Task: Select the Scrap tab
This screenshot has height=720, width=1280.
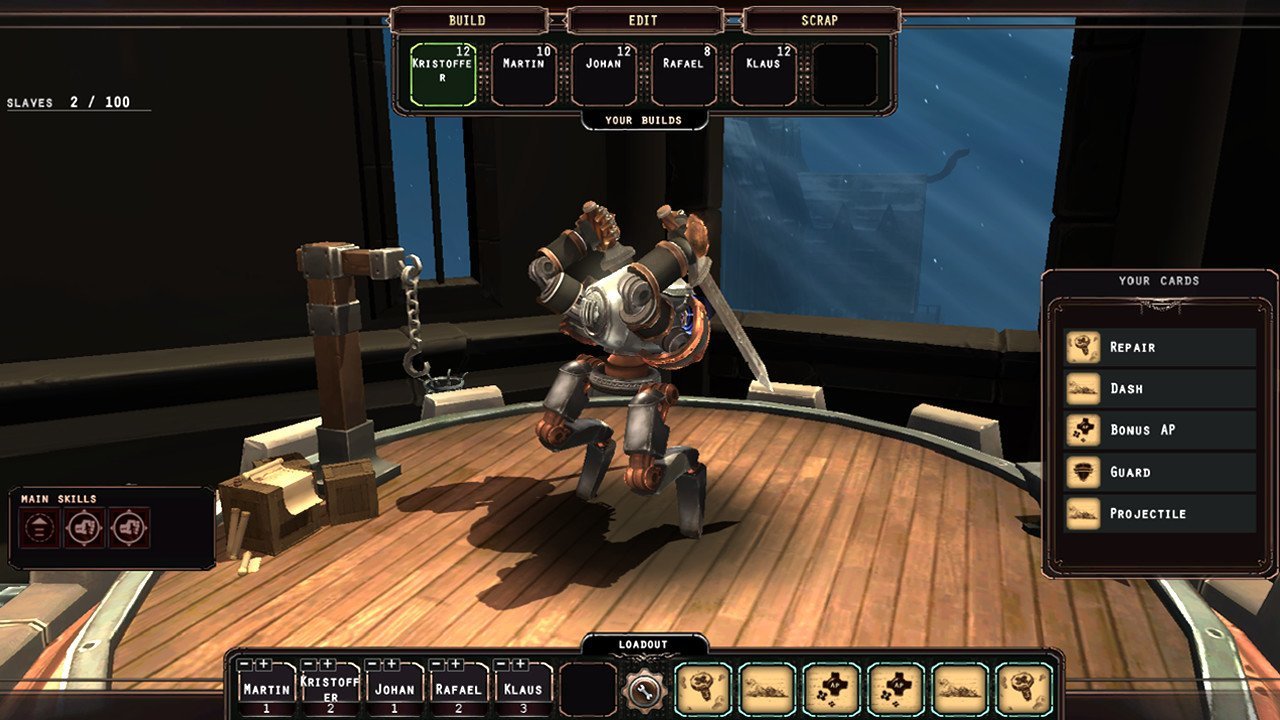Action: tap(819, 20)
